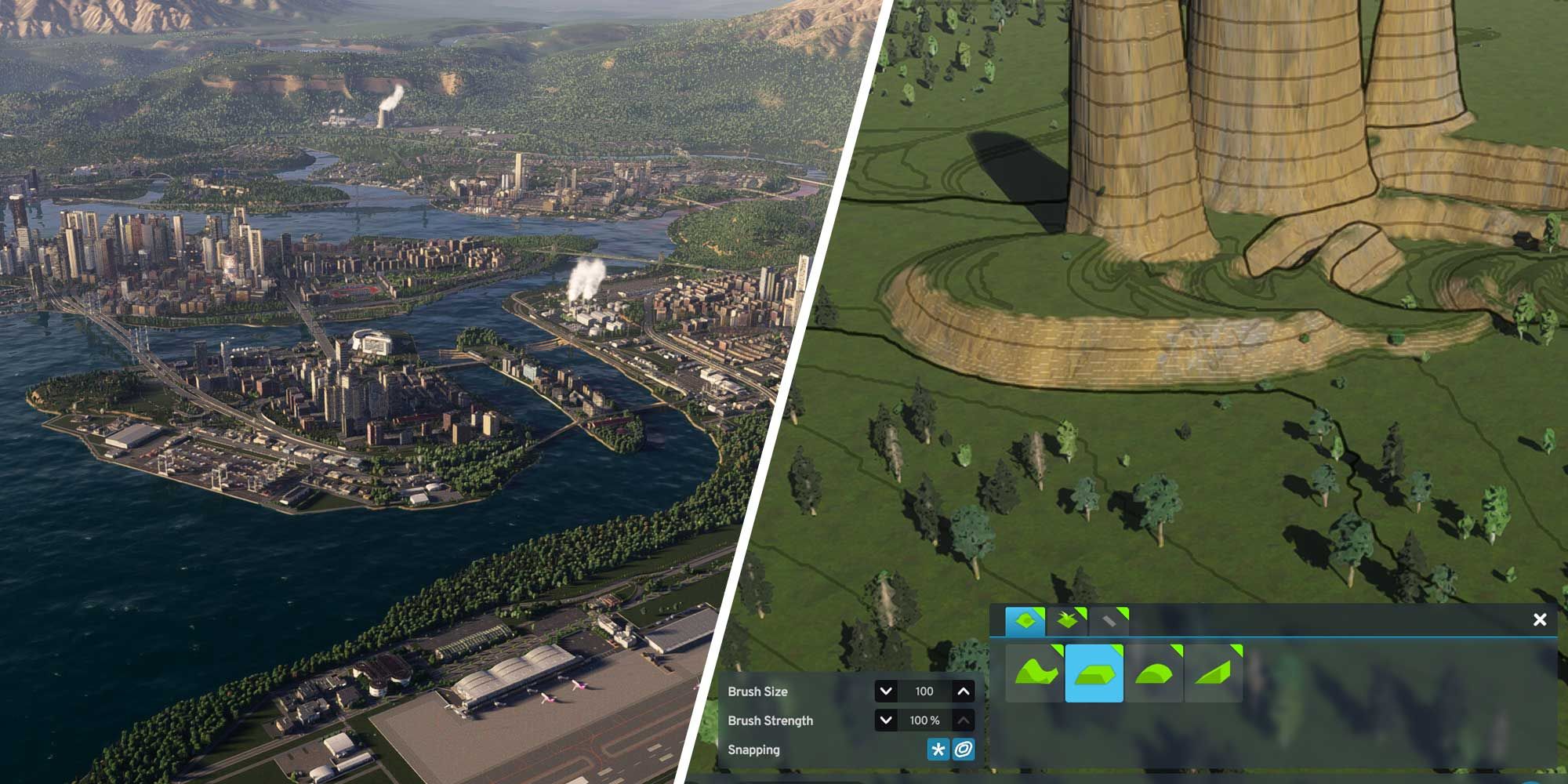
Task: Open the gray pathway tab
Action: (1109, 622)
